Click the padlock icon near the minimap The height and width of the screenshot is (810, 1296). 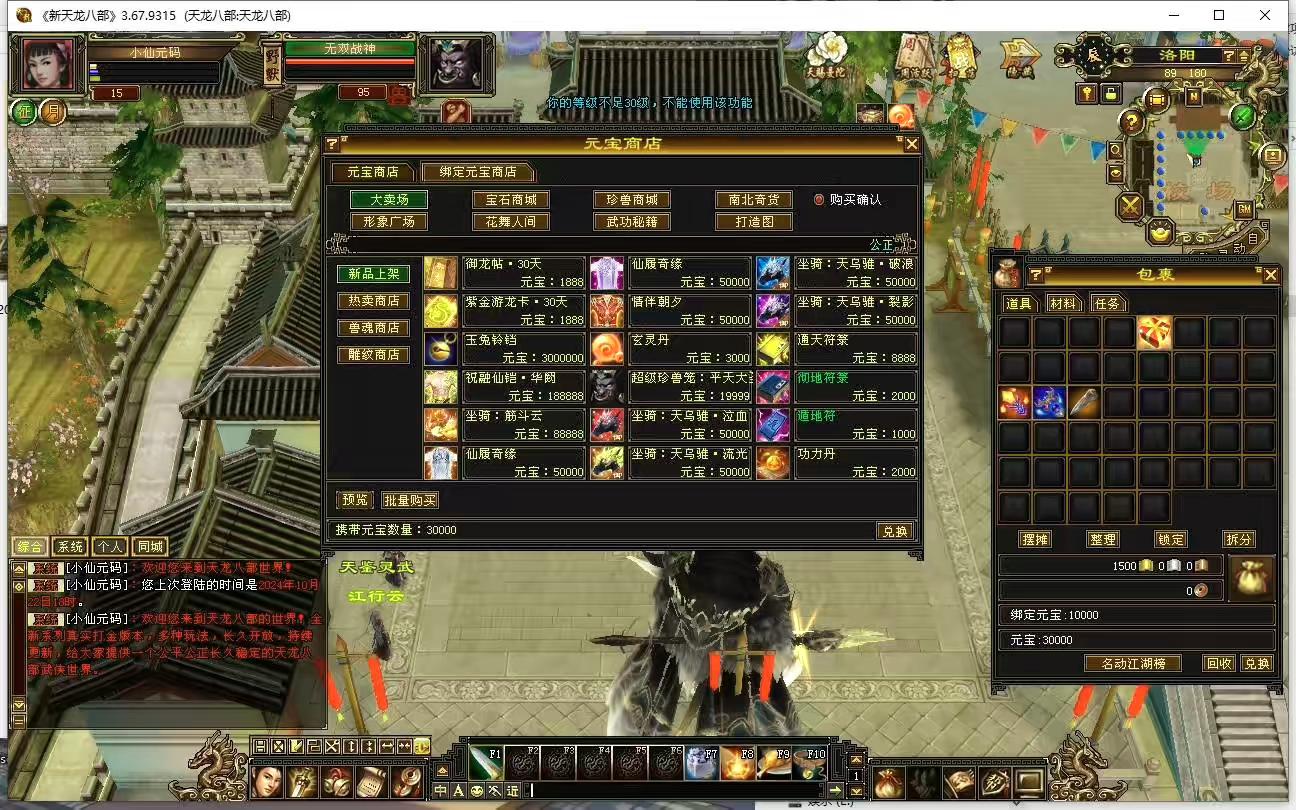click(1111, 93)
